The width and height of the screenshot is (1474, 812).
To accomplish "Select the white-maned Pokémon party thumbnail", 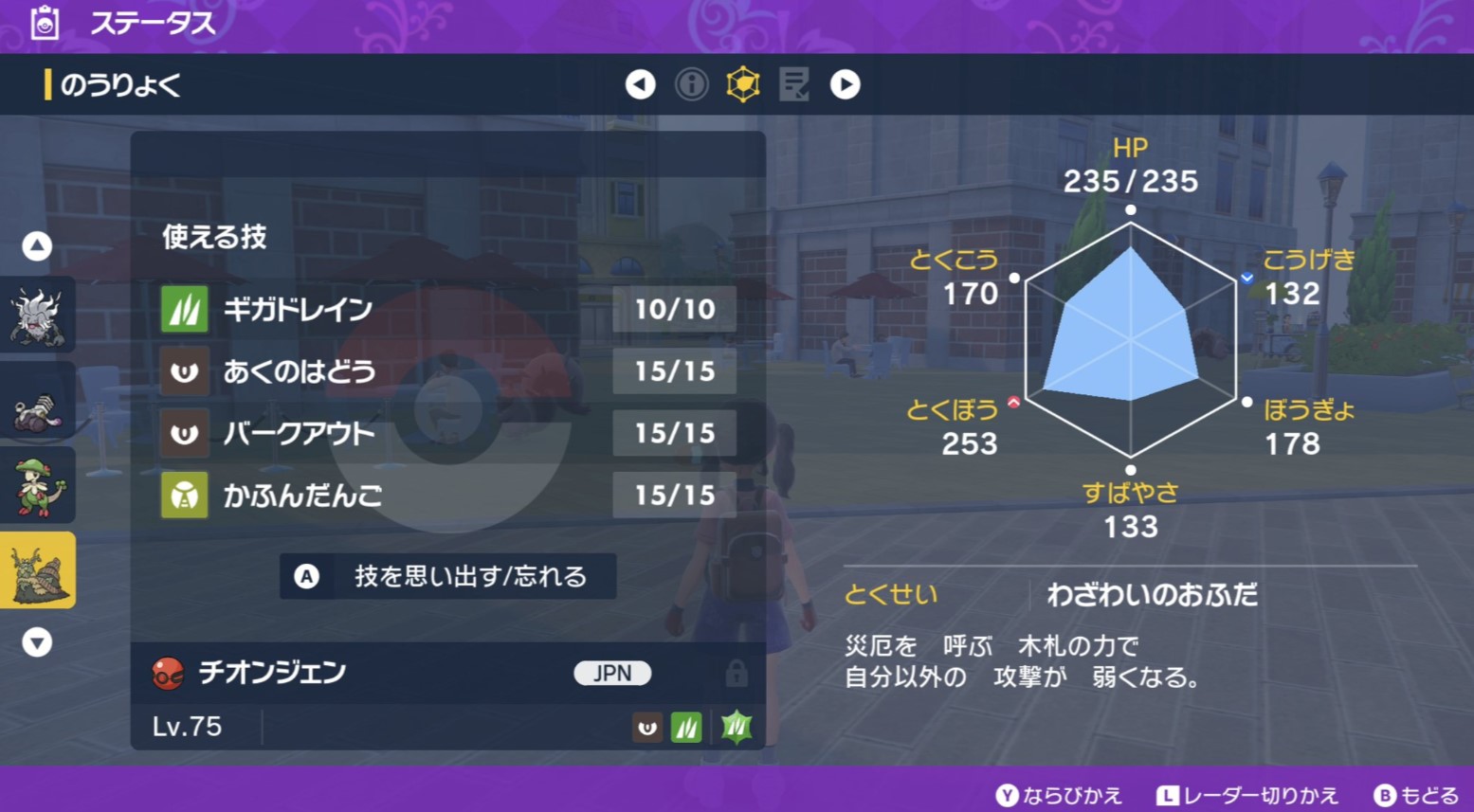I will pos(37,316).
